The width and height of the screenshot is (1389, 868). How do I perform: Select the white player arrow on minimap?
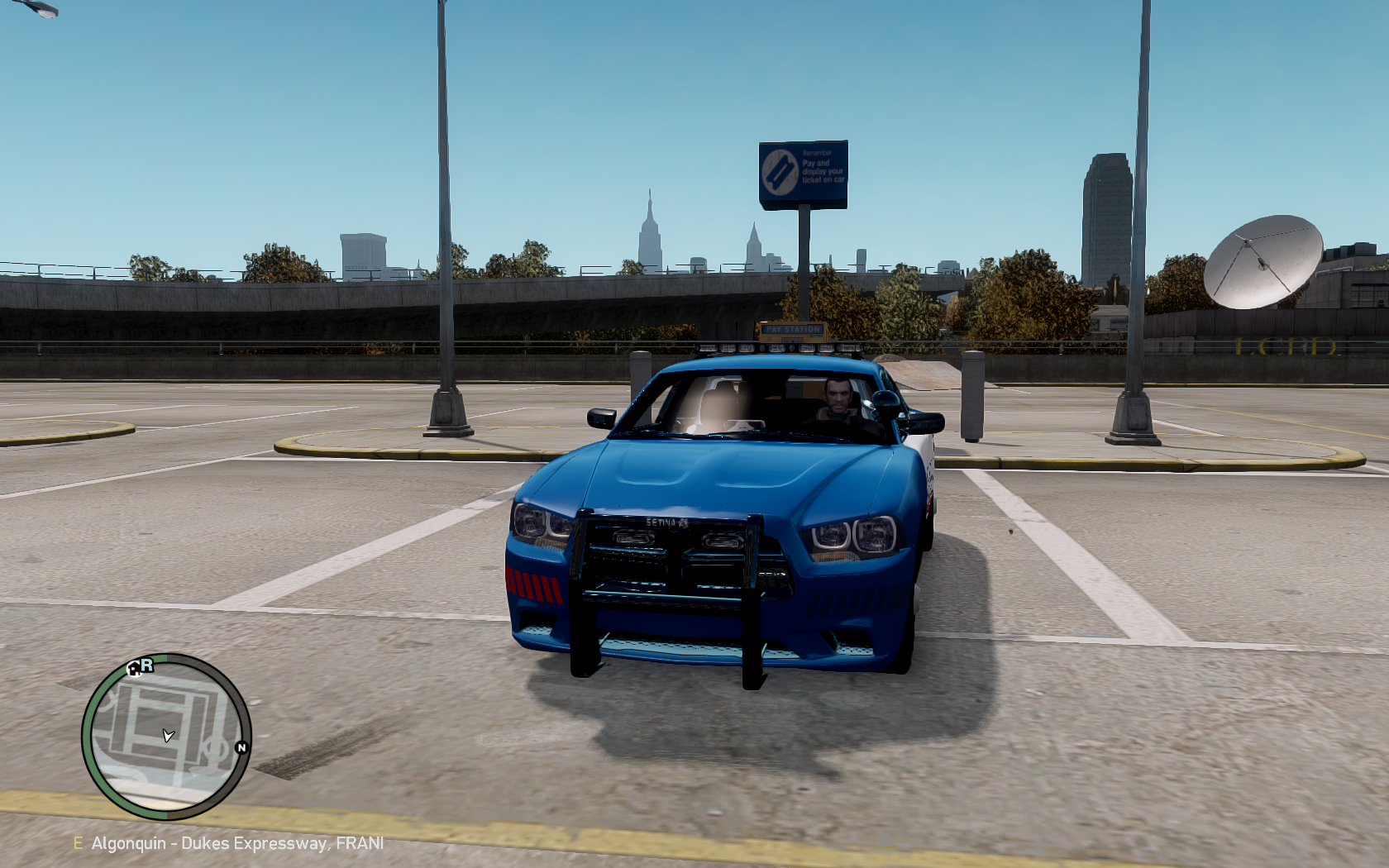point(168,735)
